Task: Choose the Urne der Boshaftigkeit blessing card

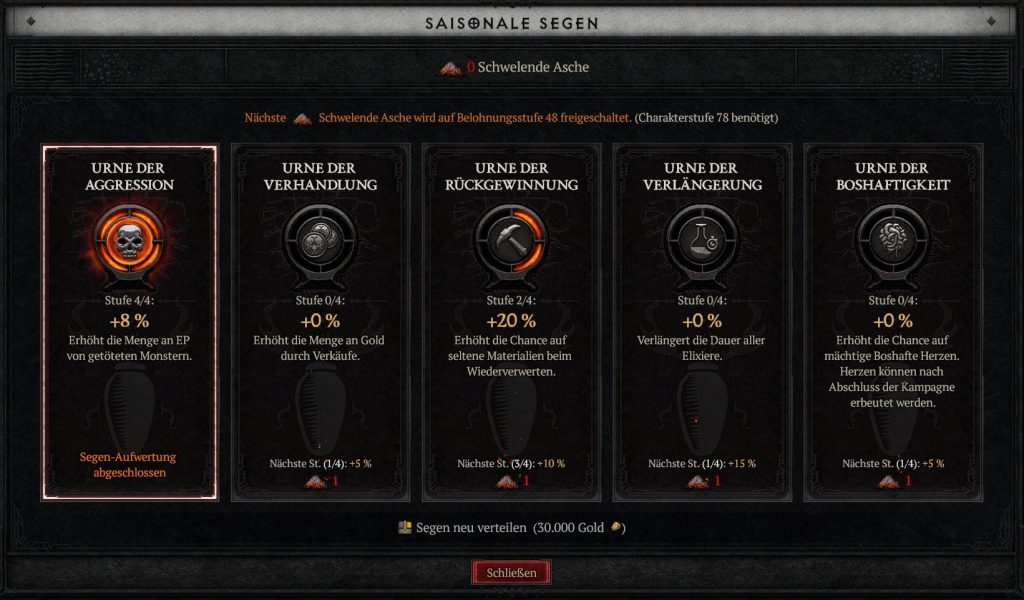Action: point(894,322)
